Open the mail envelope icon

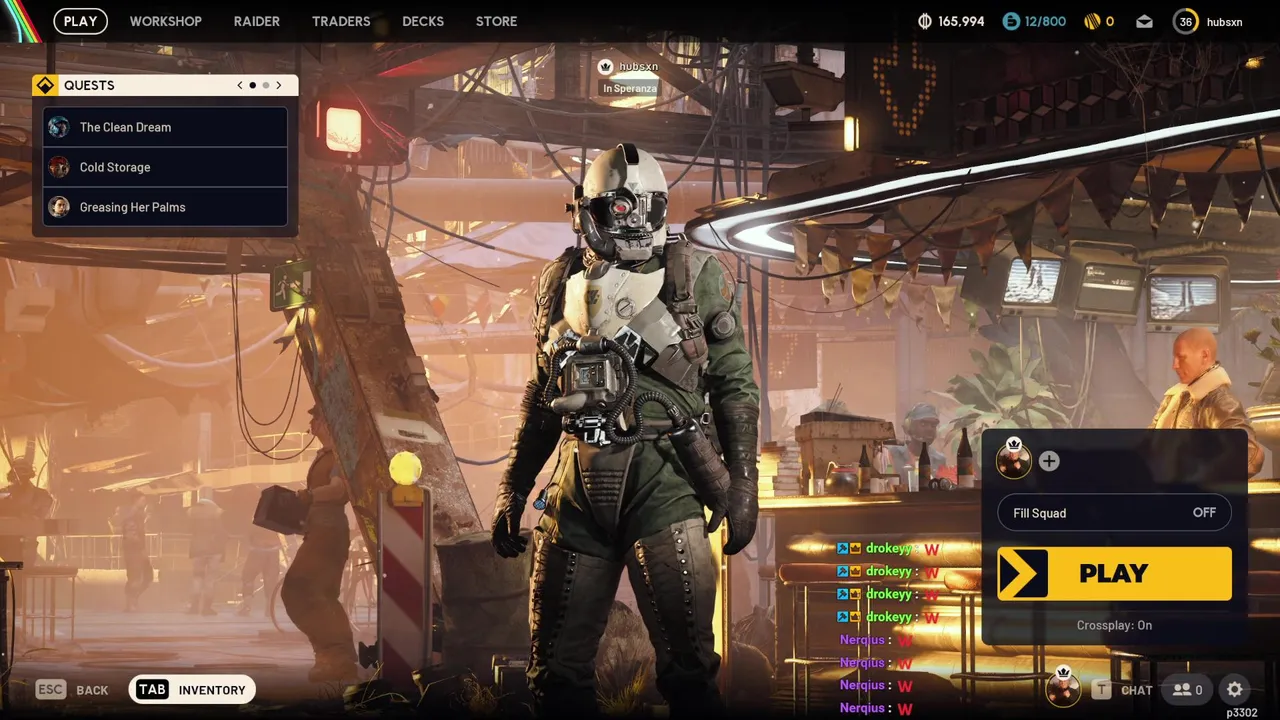1144,21
